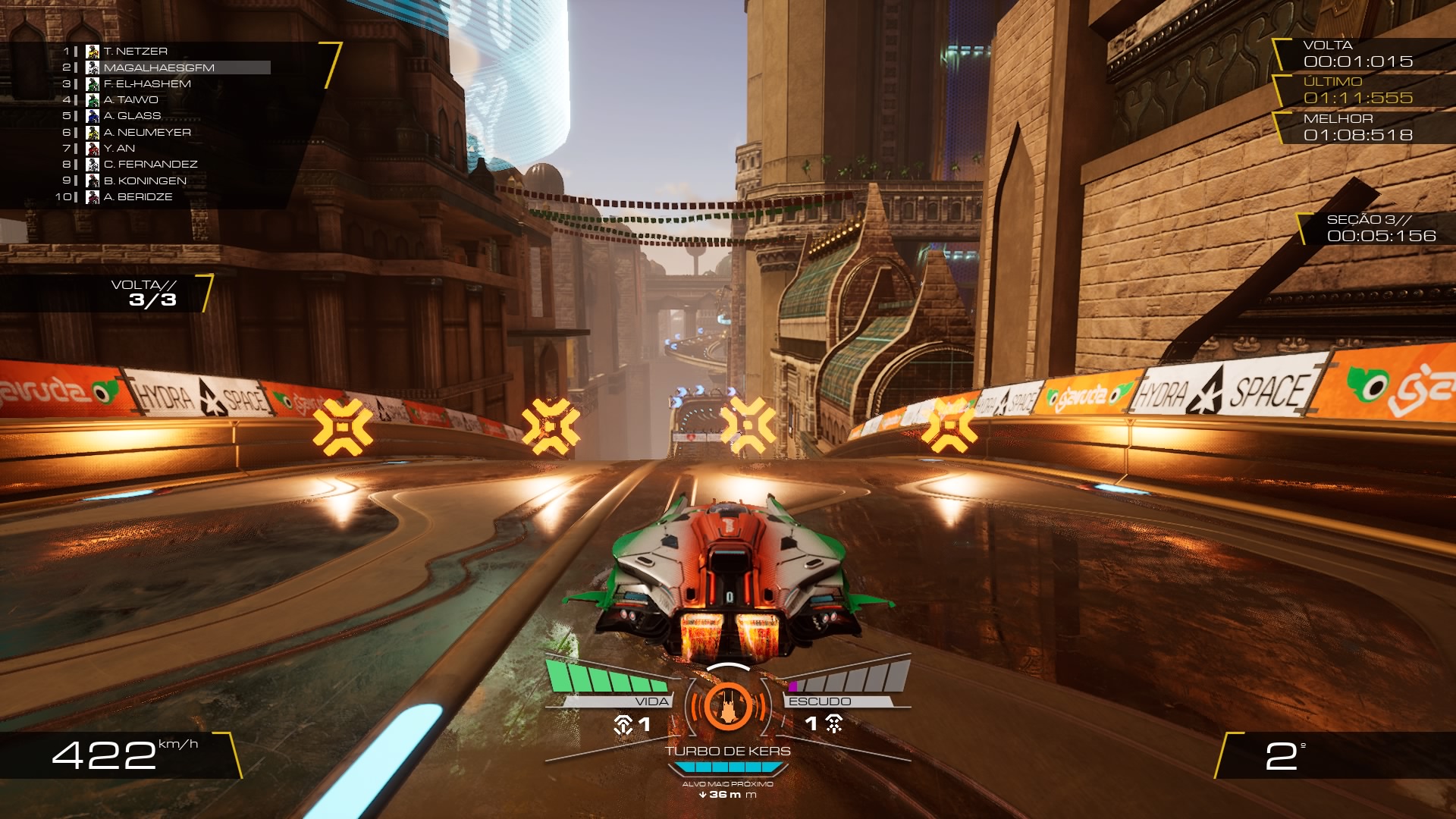Choose F. El-Hashem in the race standings
Image resolution: width=1456 pixels, height=819 pixels.
point(147,84)
